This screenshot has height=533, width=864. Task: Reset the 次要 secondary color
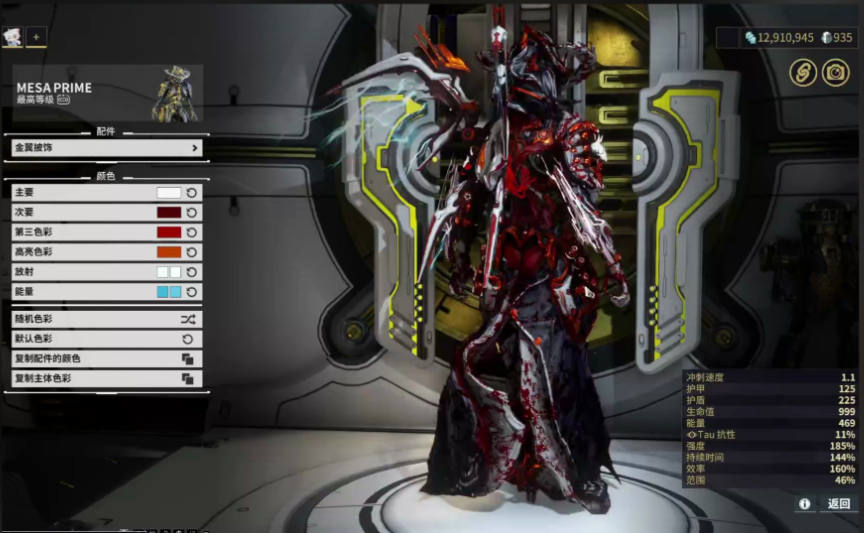click(x=192, y=212)
